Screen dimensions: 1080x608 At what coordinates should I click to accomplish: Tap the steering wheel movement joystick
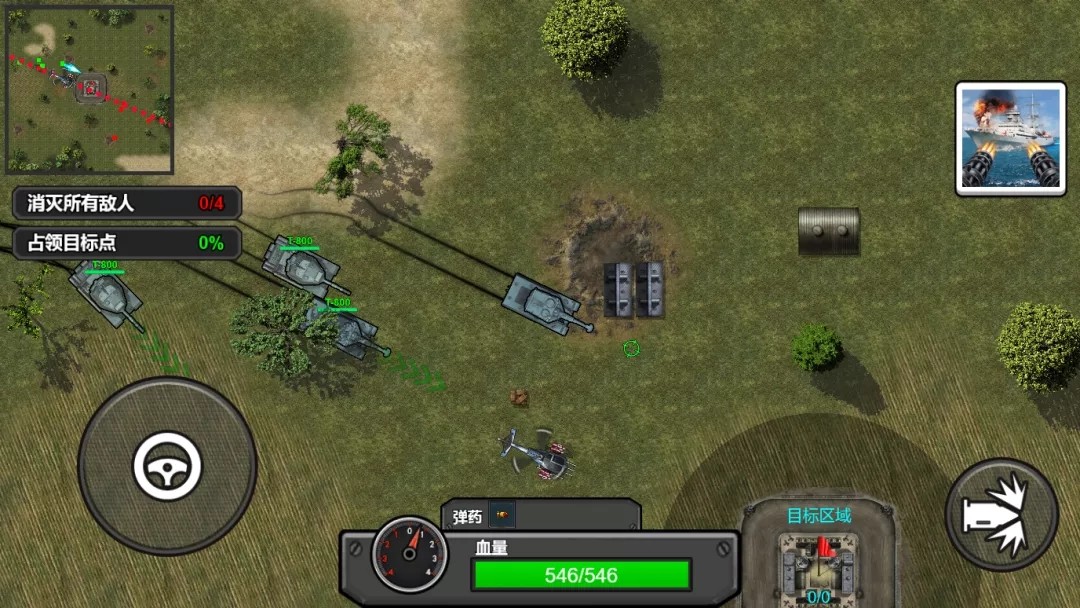pyautogui.click(x=167, y=466)
